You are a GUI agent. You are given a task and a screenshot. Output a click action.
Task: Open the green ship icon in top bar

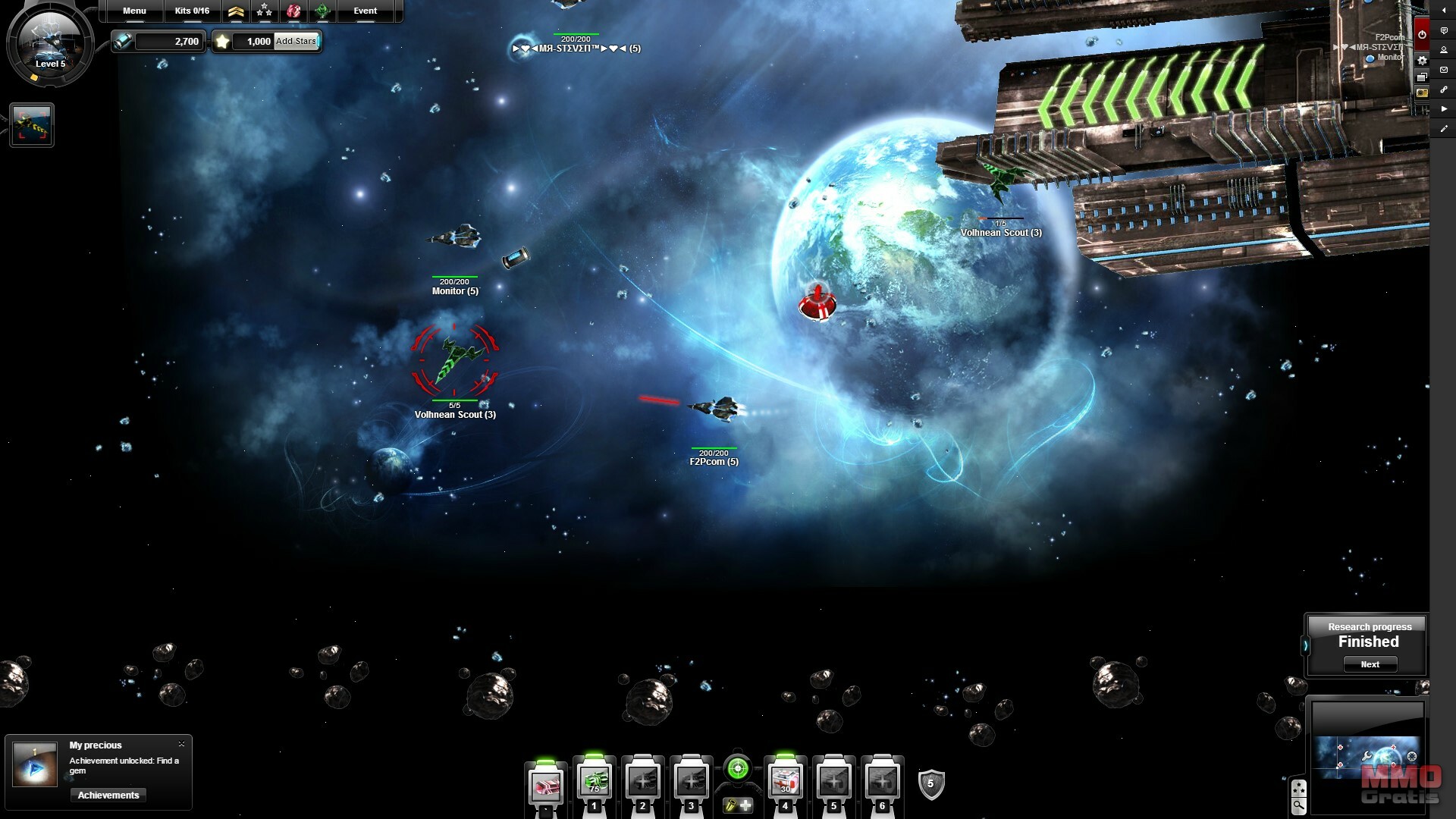pos(322,11)
